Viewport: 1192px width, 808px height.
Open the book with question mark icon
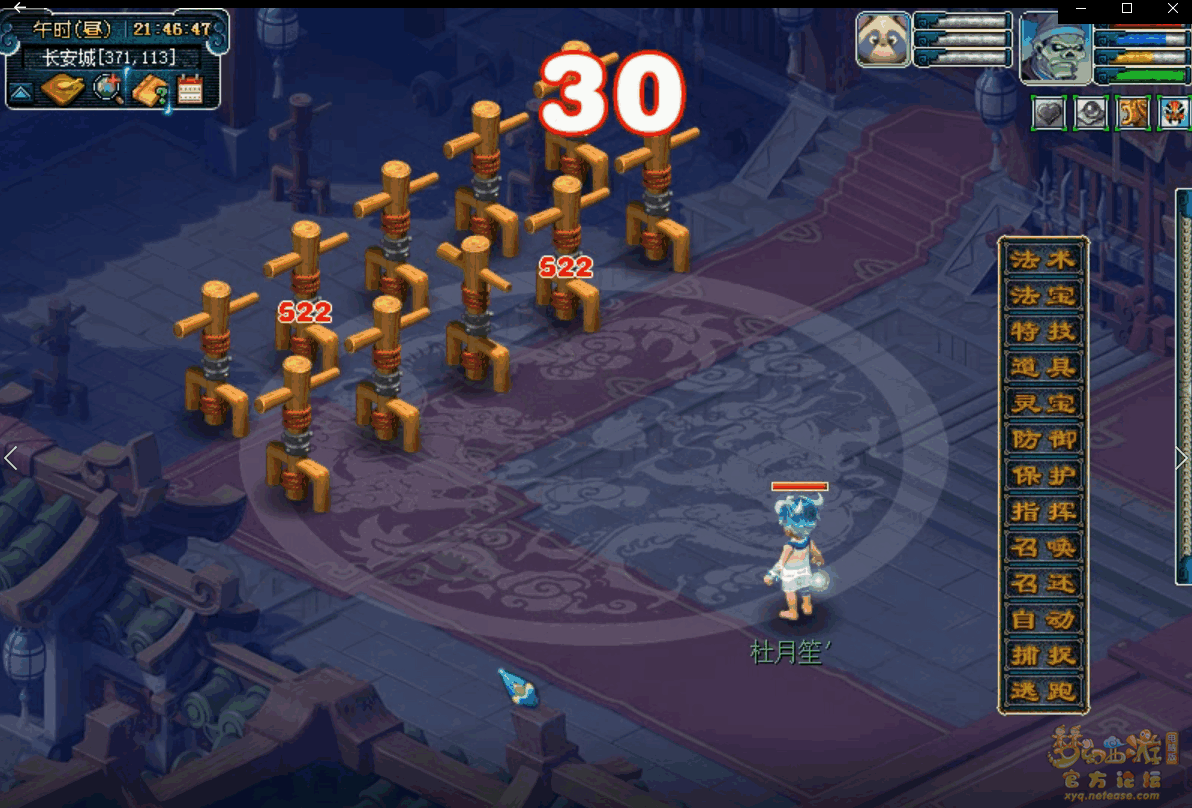point(149,91)
